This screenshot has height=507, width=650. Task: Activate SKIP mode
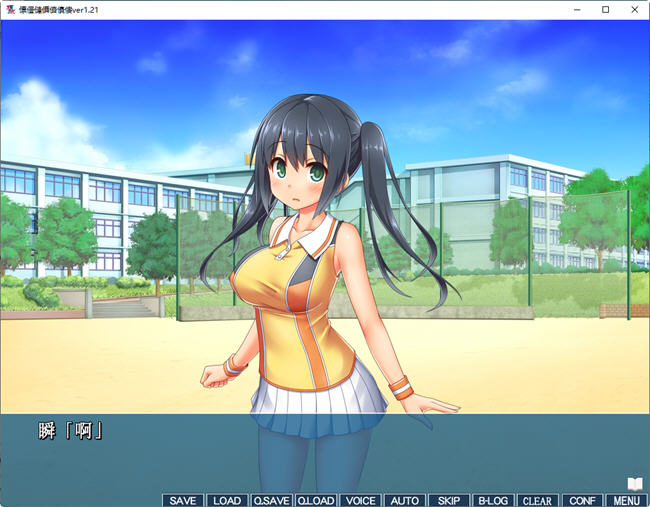(x=449, y=500)
